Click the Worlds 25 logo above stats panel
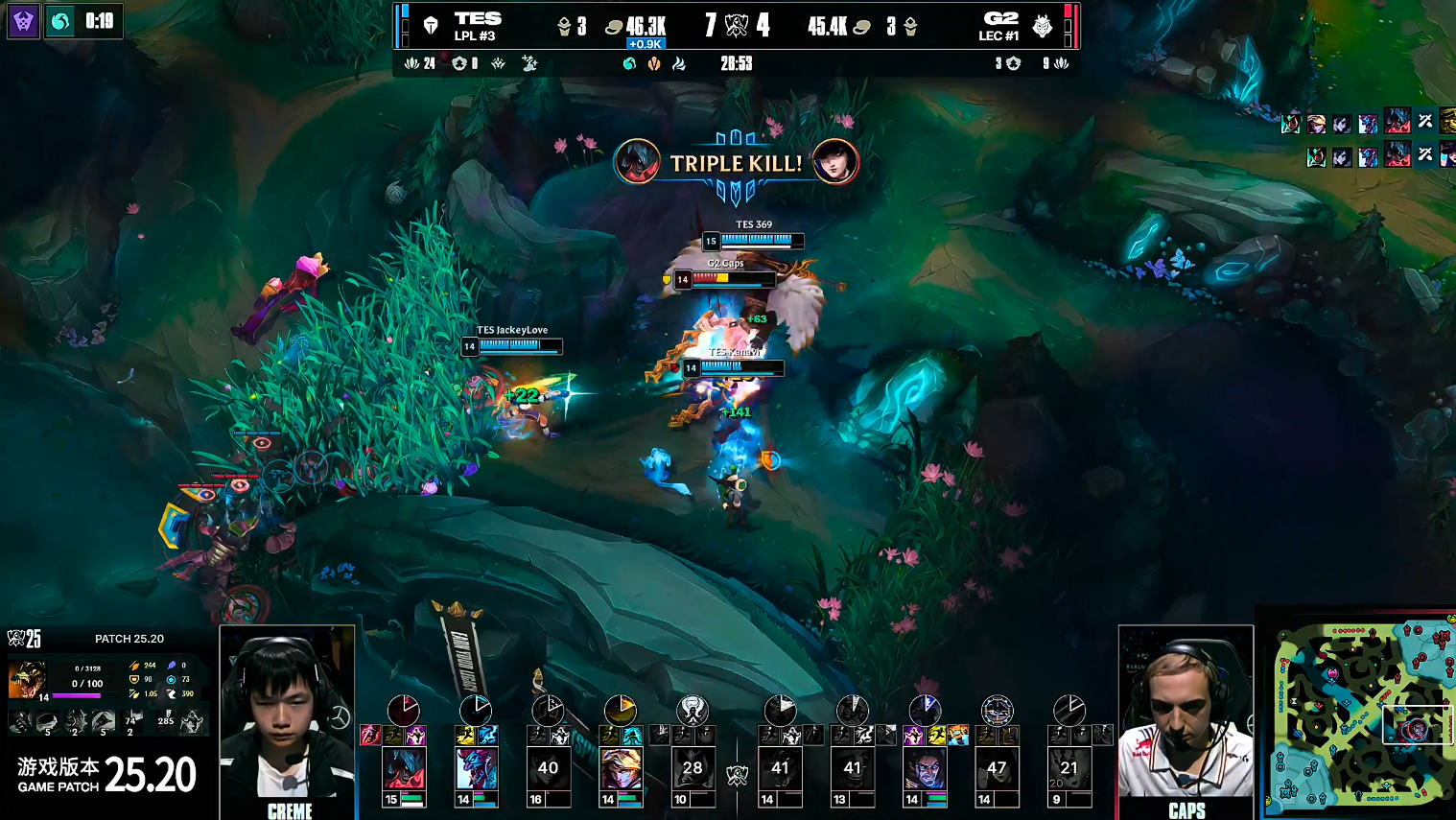Image resolution: width=1456 pixels, height=820 pixels. (24, 639)
